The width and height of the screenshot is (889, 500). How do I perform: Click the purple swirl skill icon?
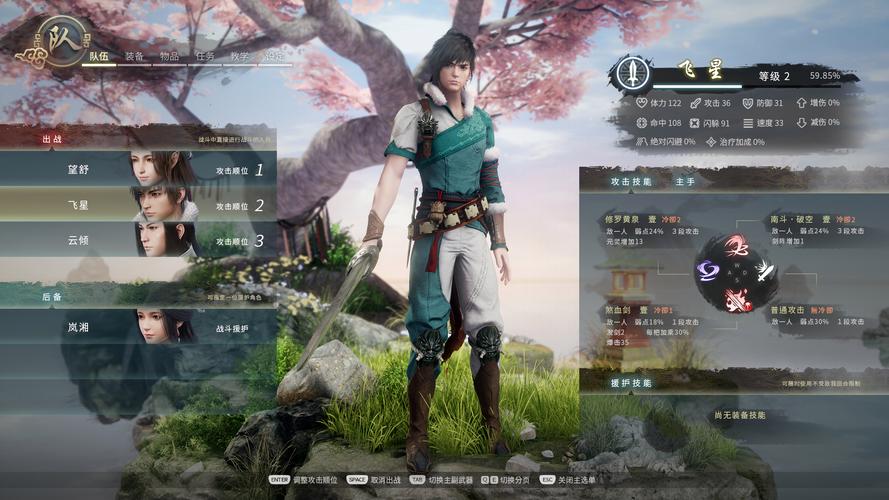coord(708,269)
